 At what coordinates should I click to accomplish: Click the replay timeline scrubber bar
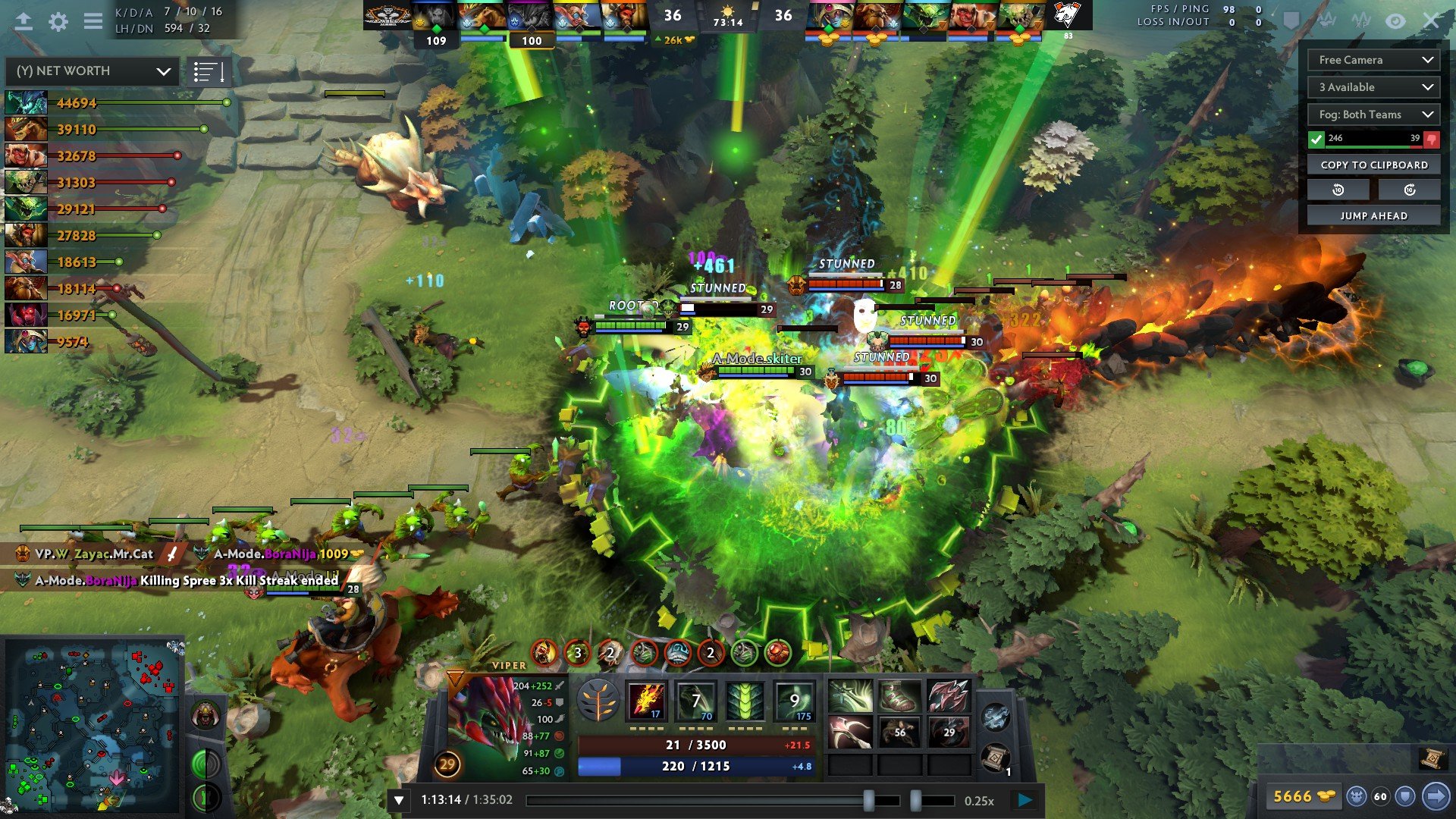(713, 800)
